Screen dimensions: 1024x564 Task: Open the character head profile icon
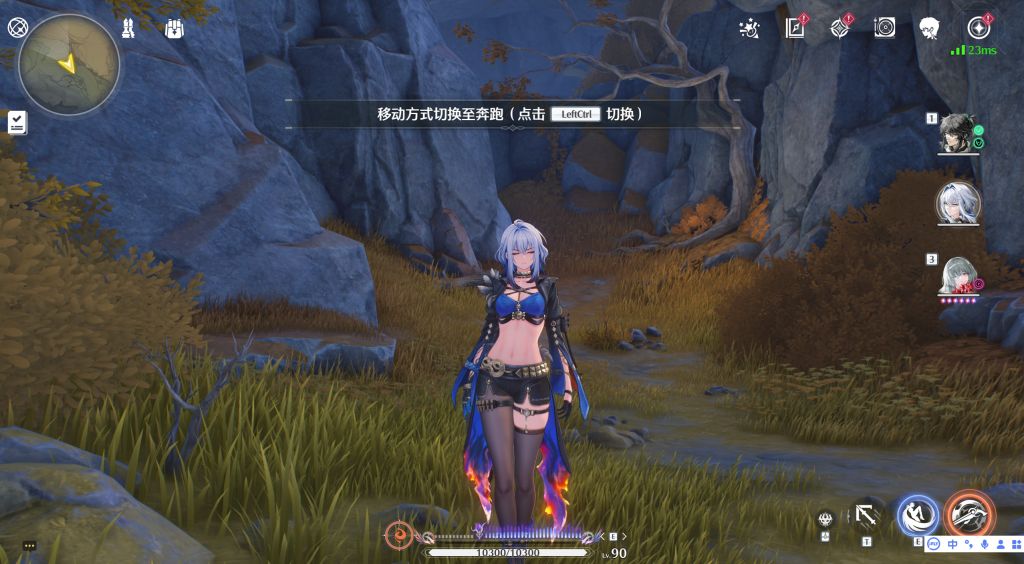coord(929,28)
